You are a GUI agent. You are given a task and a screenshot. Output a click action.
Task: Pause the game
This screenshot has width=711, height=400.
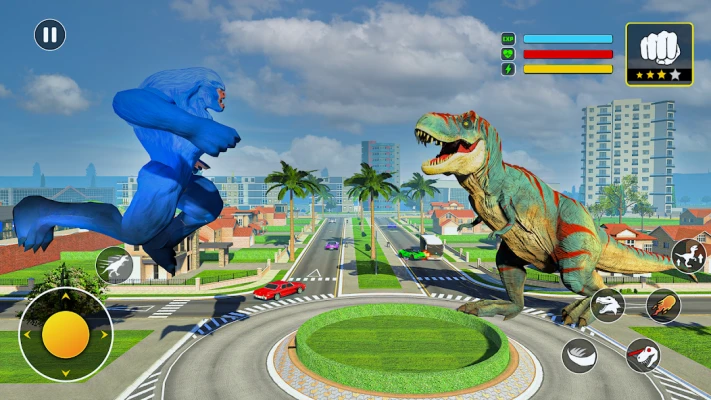pyautogui.click(x=50, y=35)
